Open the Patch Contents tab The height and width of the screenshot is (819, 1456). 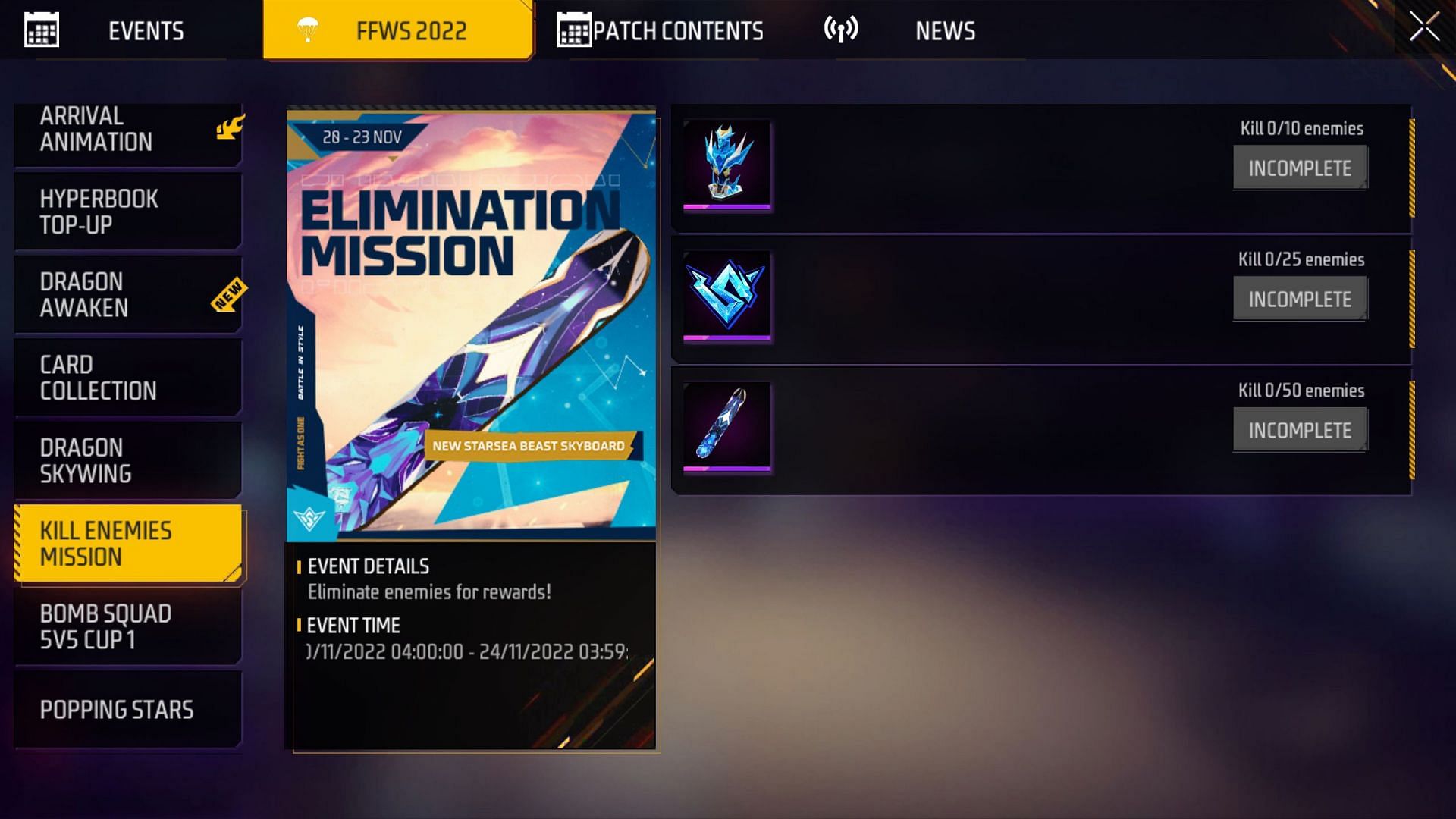pyautogui.click(x=661, y=31)
